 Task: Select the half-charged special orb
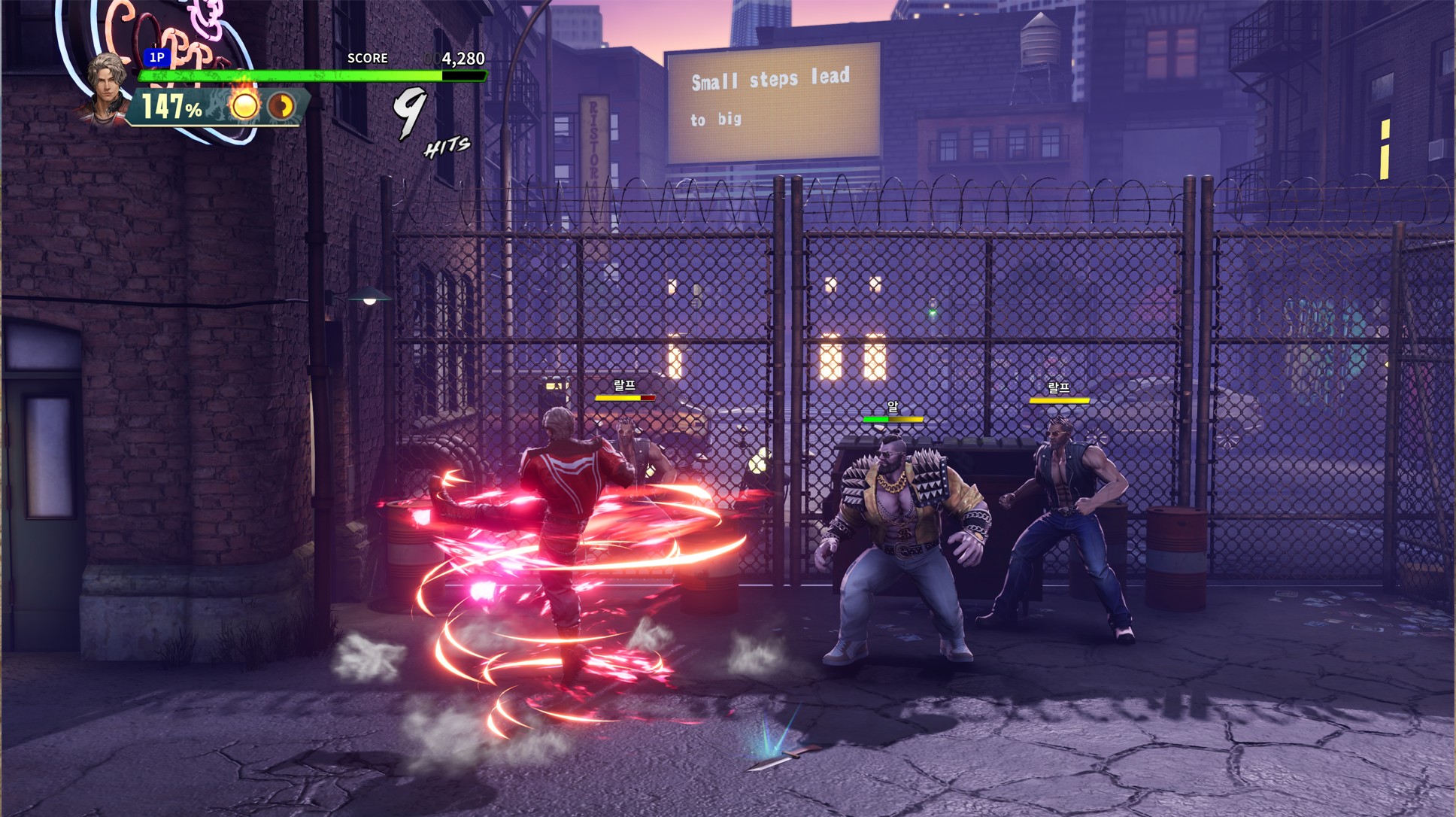pyautogui.click(x=282, y=106)
